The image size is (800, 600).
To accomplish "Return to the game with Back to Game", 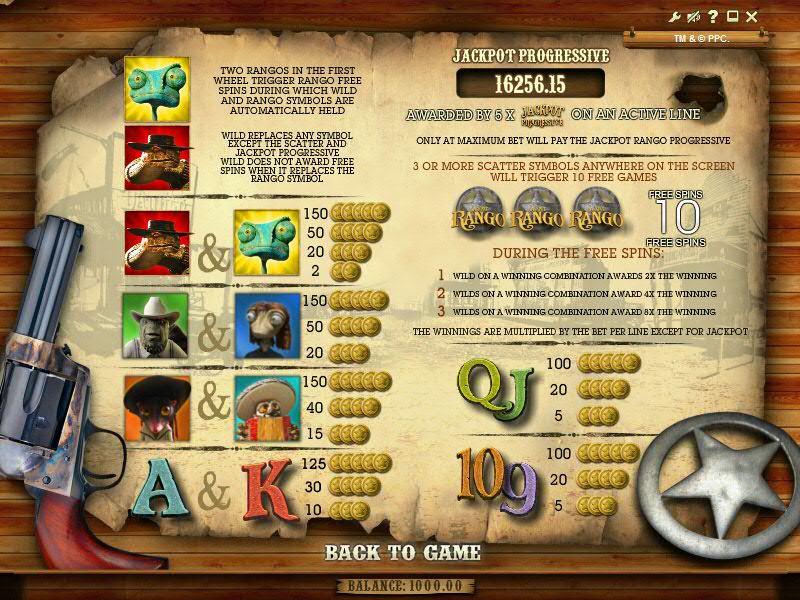I will pos(403,552).
